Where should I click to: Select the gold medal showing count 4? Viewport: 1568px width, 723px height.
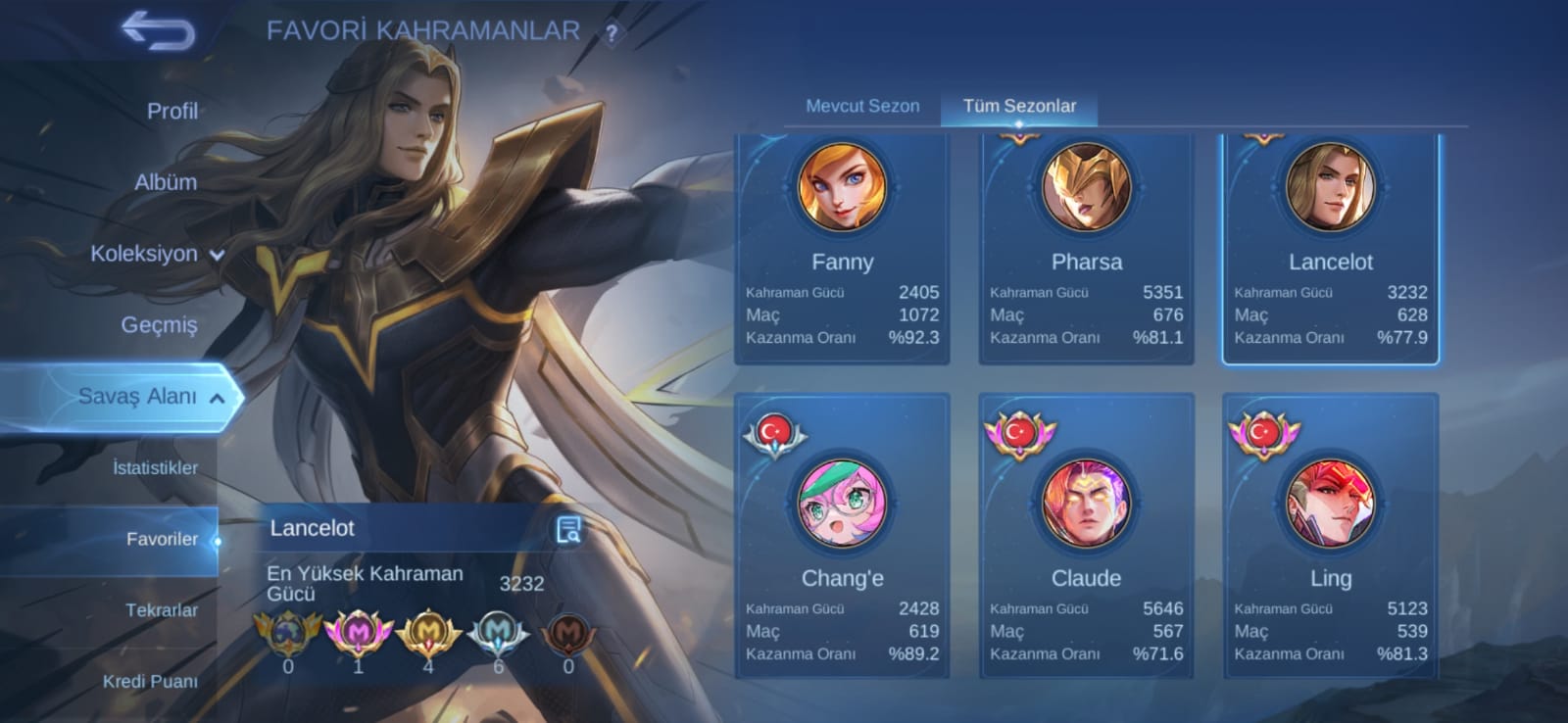[427, 634]
